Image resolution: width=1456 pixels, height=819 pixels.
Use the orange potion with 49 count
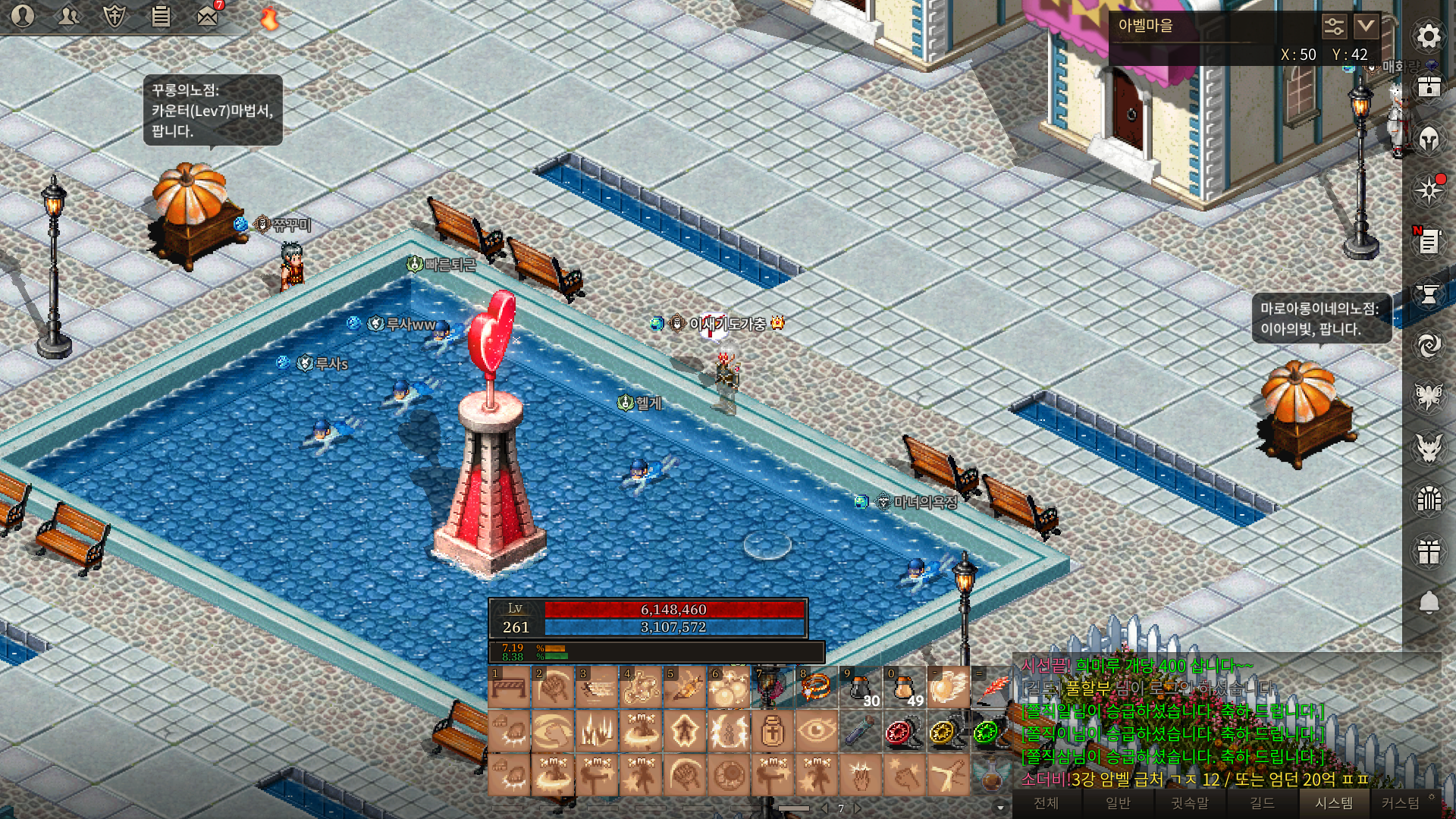(904, 688)
